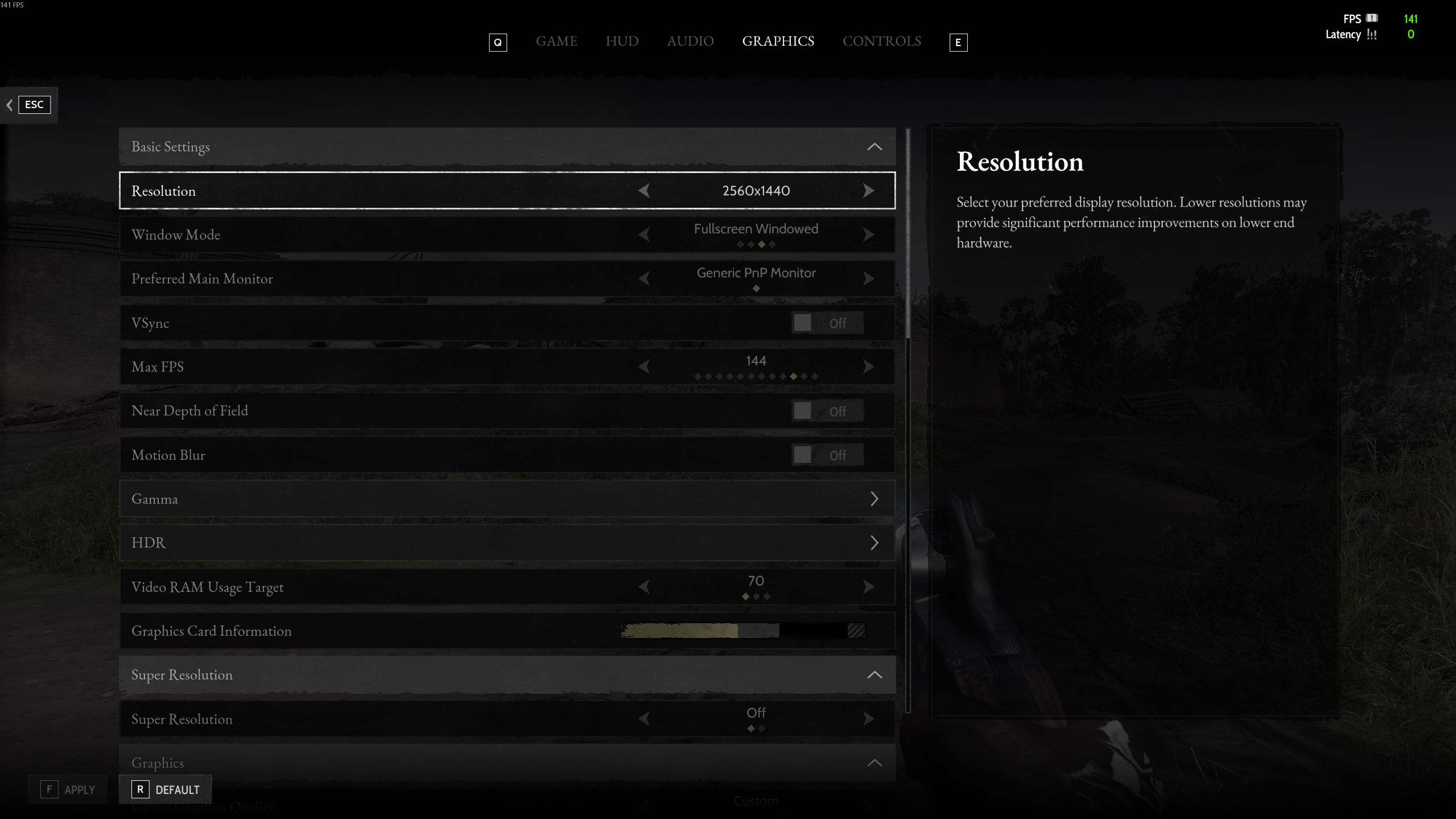Decrease Resolution with the left arrow

(644, 191)
